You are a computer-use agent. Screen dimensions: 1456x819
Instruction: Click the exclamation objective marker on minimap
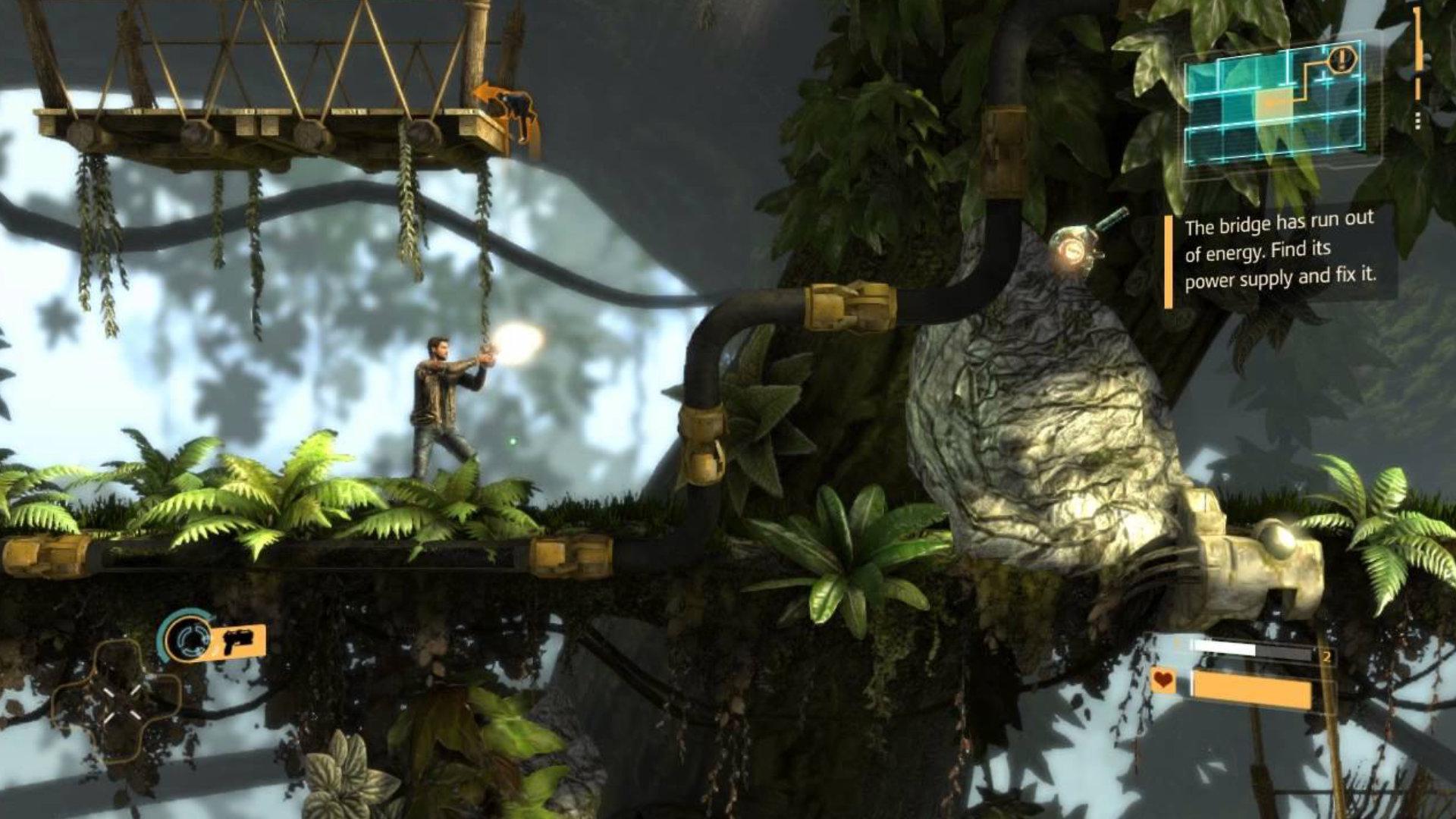(1343, 58)
